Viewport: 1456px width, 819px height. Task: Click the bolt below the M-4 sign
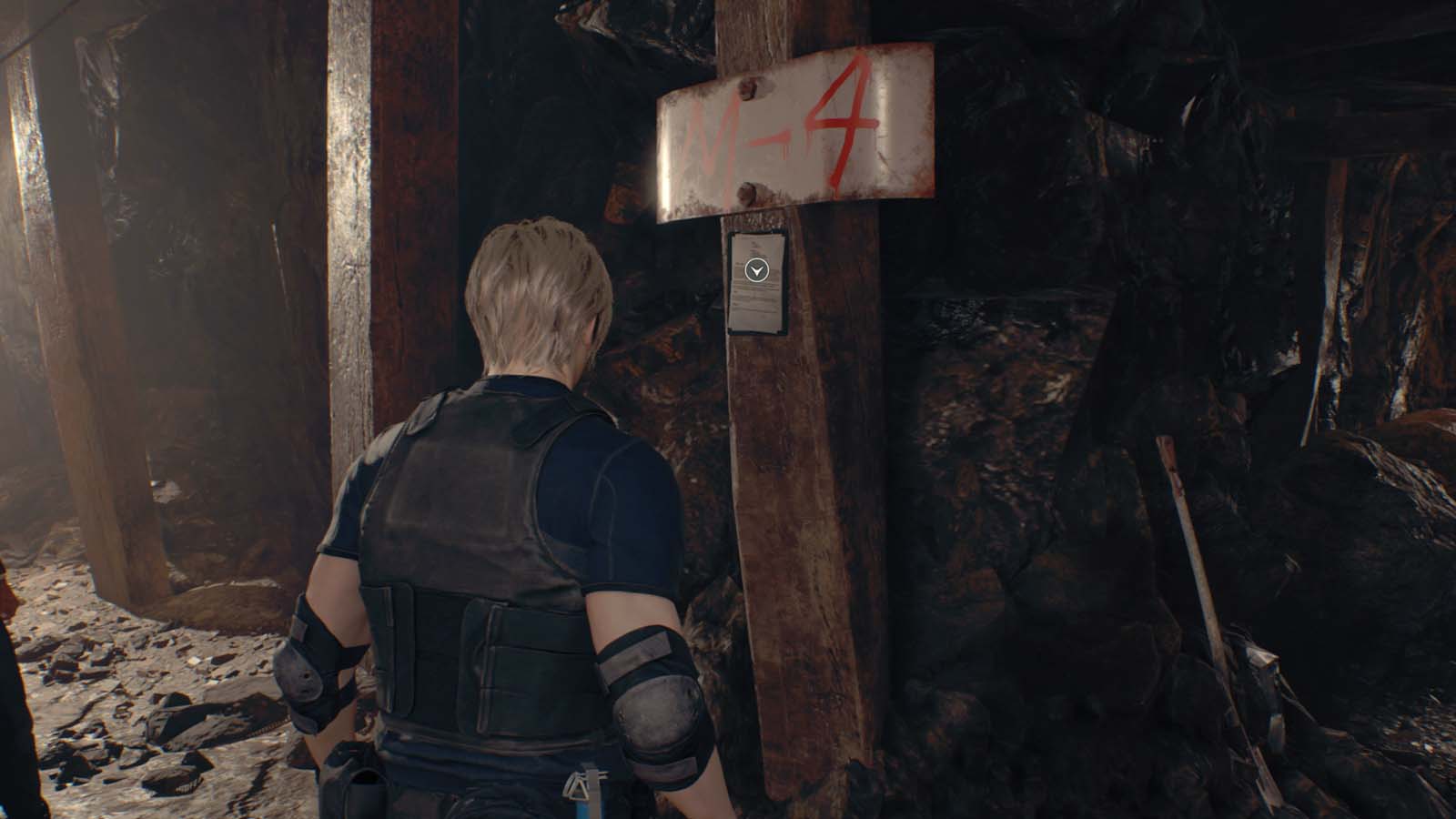(749, 193)
